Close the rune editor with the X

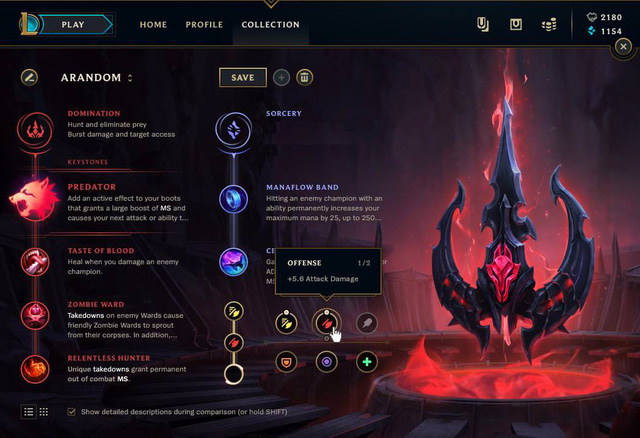(624, 46)
